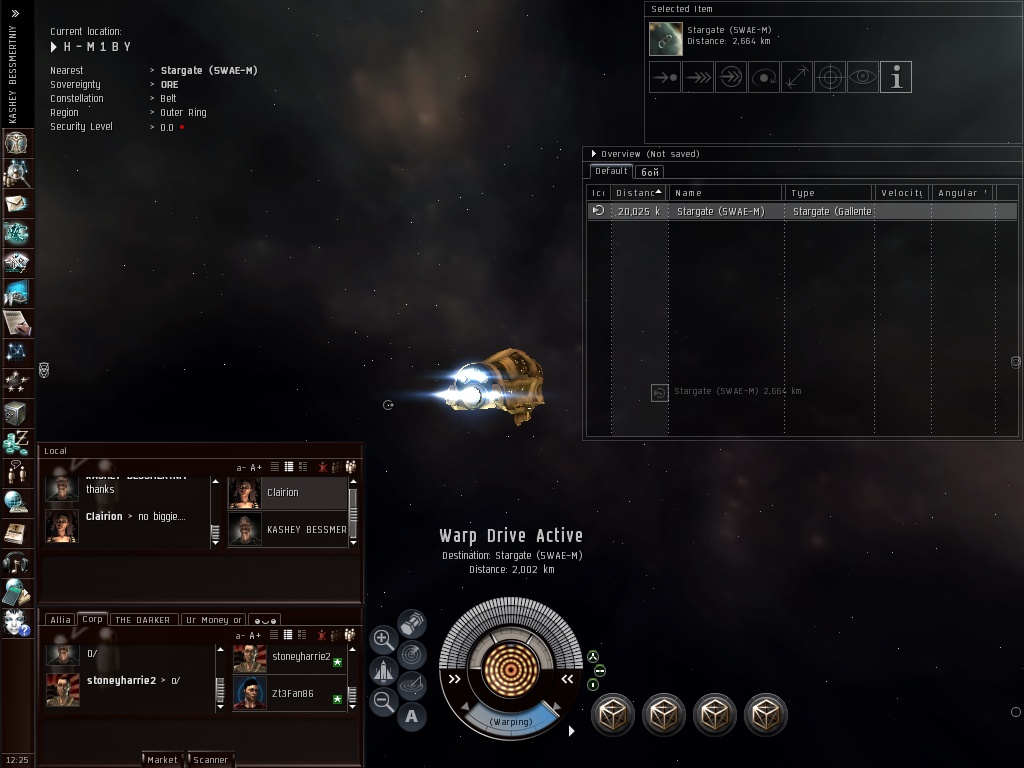Lock target with the crosshair icon
The image size is (1024, 768).
[x=830, y=77]
